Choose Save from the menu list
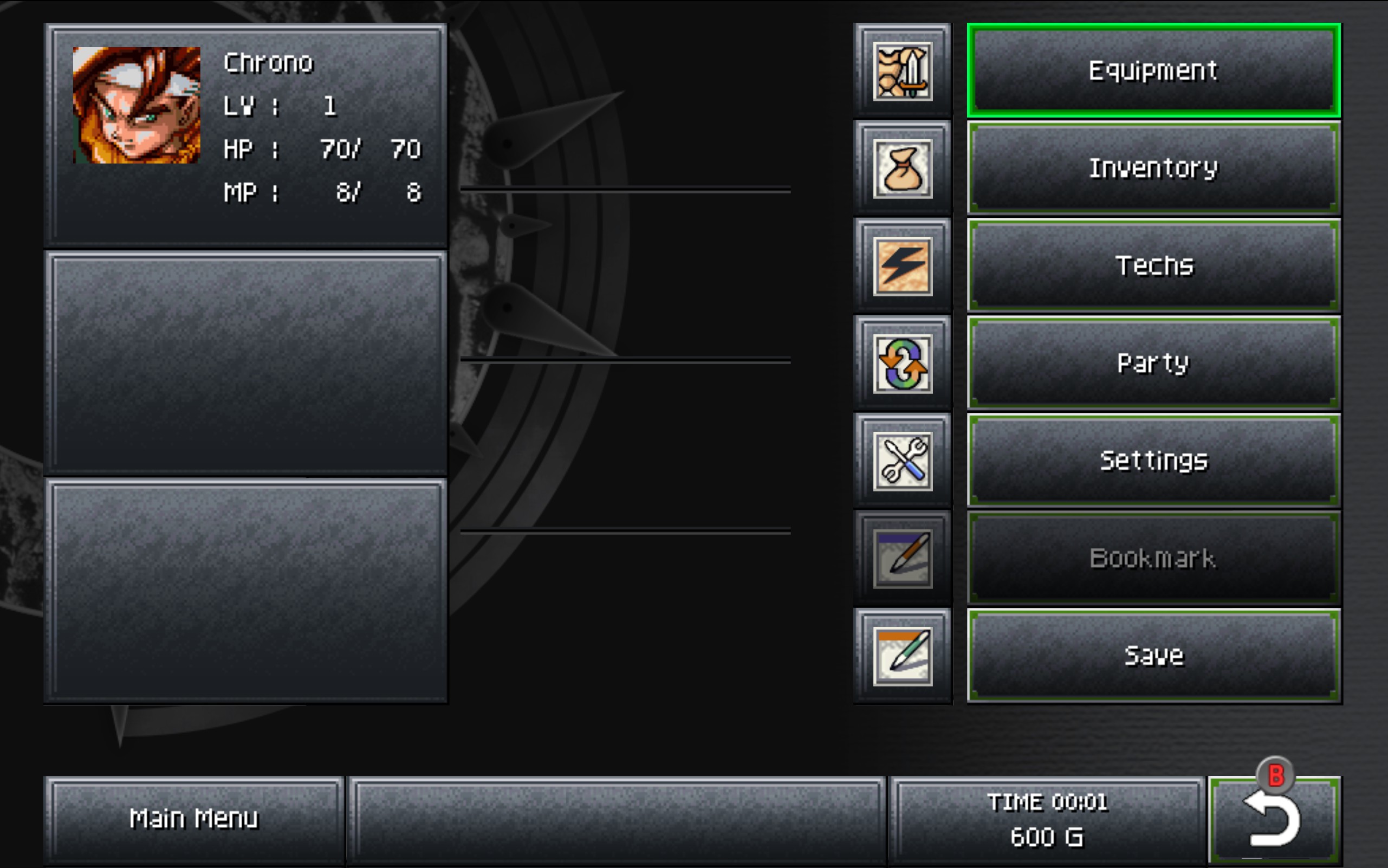1388x868 pixels. [x=1155, y=655]
